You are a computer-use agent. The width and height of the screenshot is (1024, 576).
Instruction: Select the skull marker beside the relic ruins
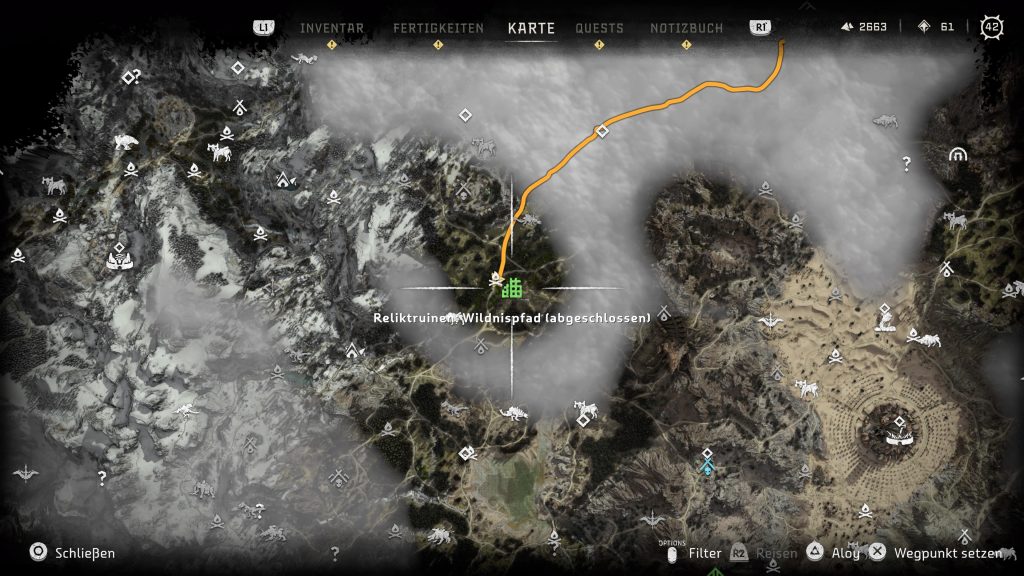coord(494,286)
